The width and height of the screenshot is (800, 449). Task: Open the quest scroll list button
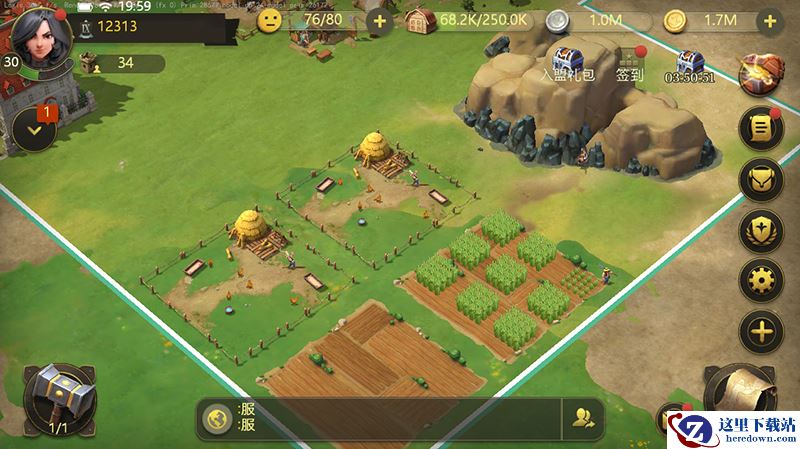click(761, 128)
